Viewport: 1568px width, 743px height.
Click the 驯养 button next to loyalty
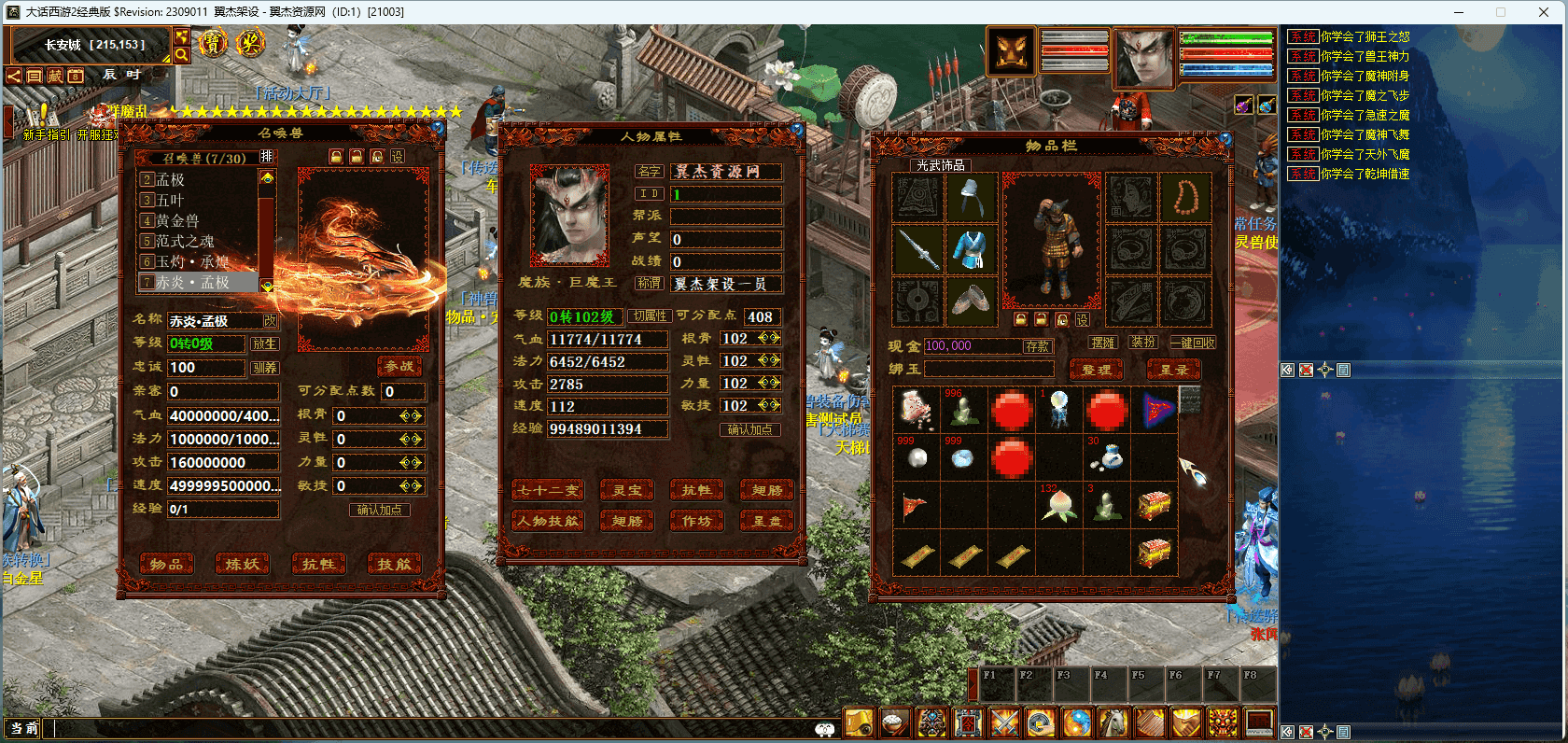tap(264, 368)
